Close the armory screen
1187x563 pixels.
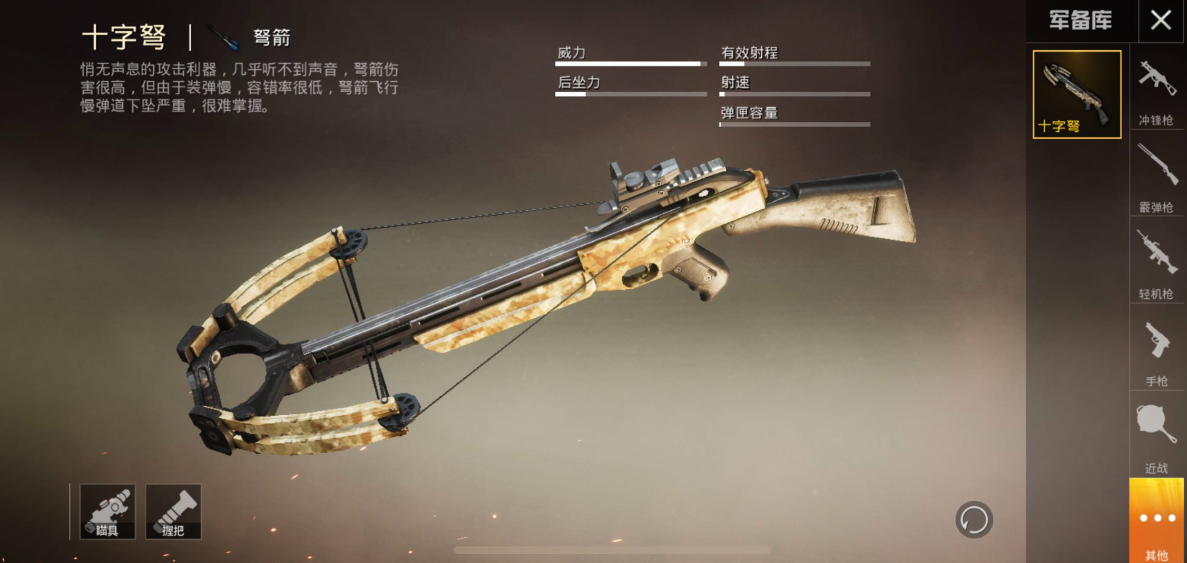click(x=1160, y=21)
